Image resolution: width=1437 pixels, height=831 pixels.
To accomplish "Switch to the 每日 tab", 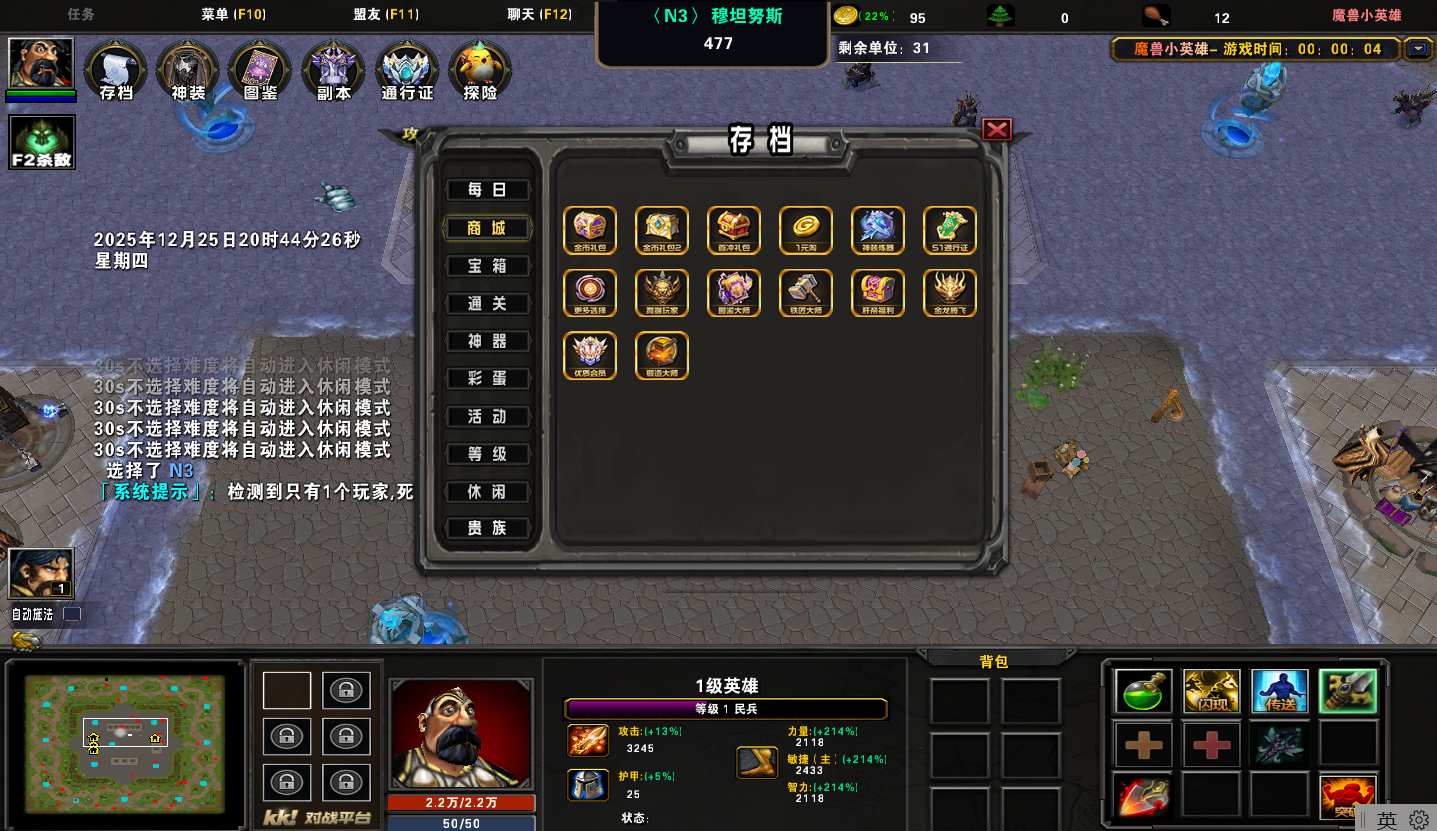I will coord(487,190).
